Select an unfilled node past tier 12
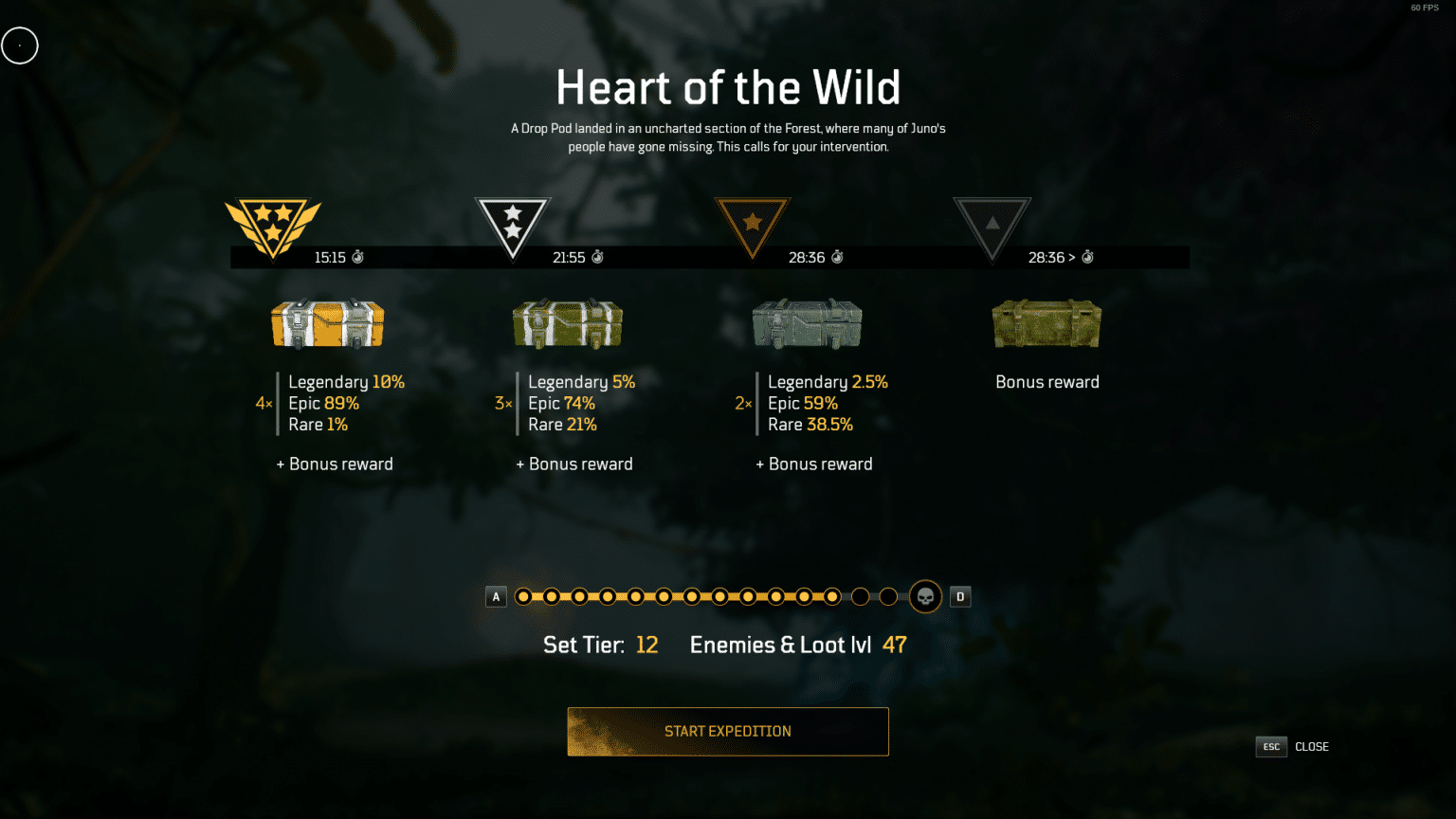Viewport: 1456px width, 819px height. pyautogui.click(x=860, y=596)
